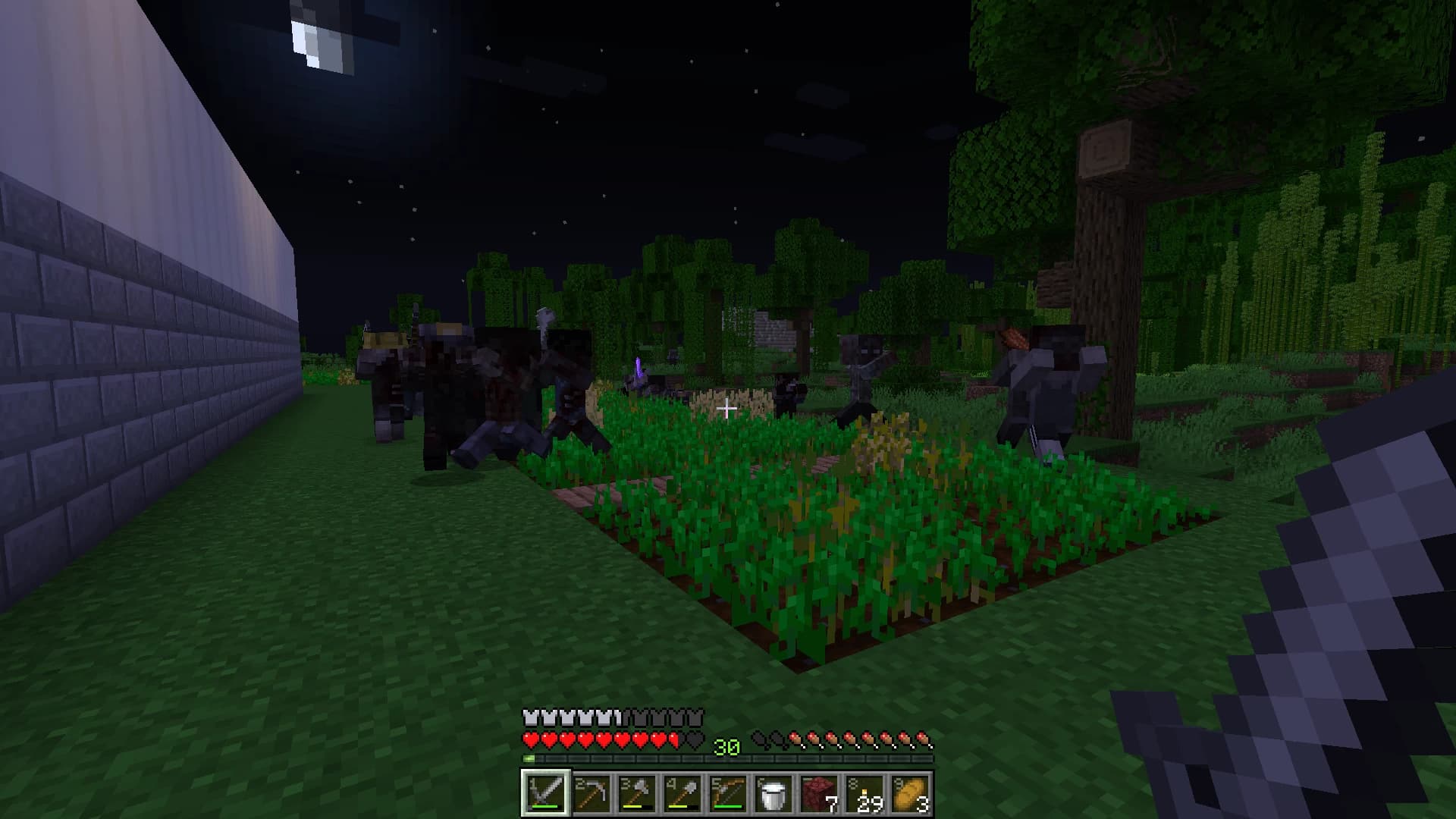The image size is (1456, 819).
Task: Click the rightmost drumstick hunger icon
Action: [924, 739]
